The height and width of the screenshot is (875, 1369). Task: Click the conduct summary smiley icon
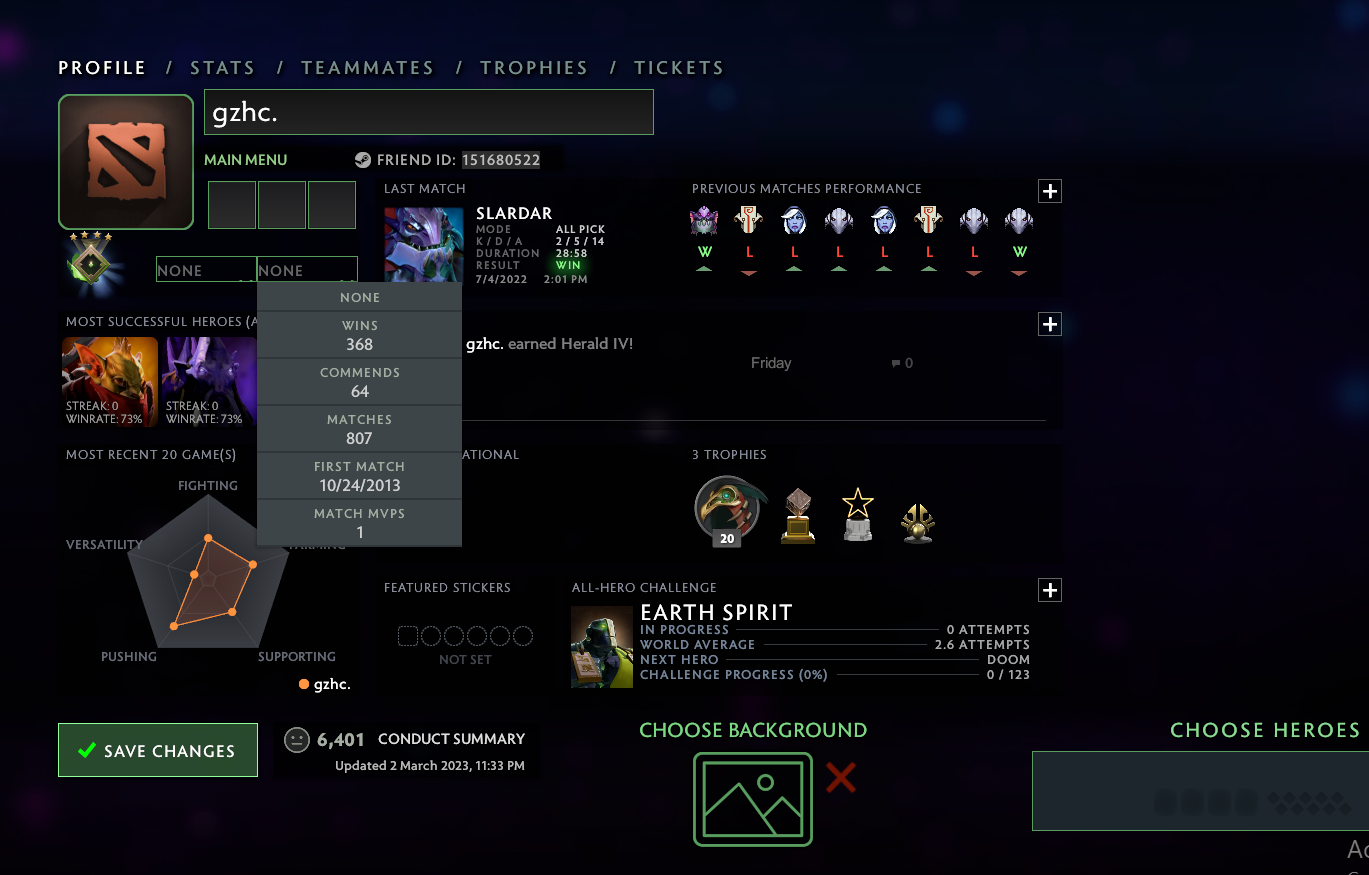(295, 740)
